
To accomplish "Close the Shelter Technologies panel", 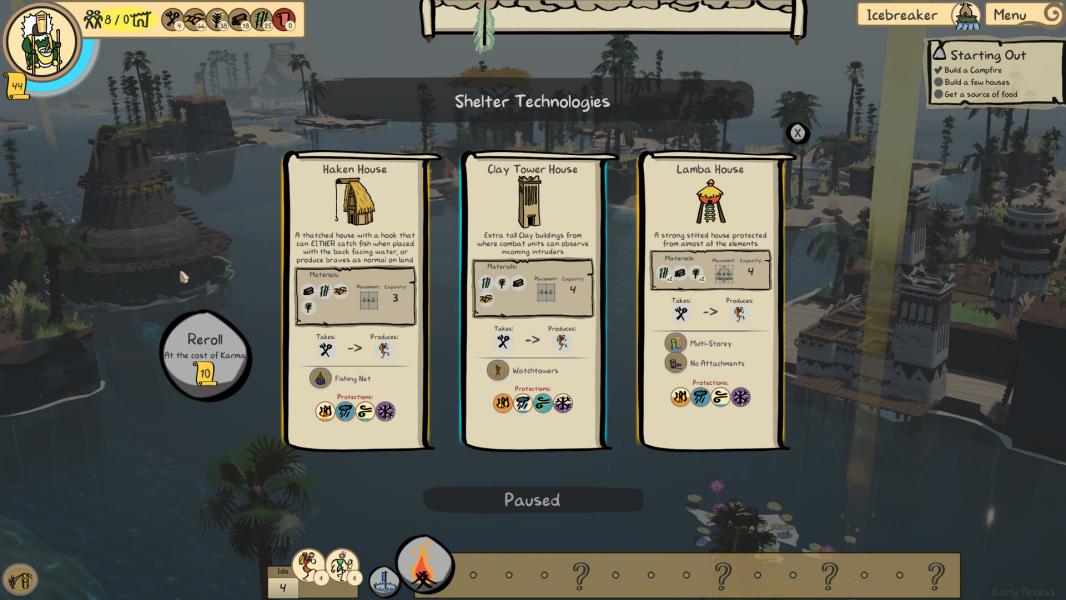I will [x=797, y=133].
